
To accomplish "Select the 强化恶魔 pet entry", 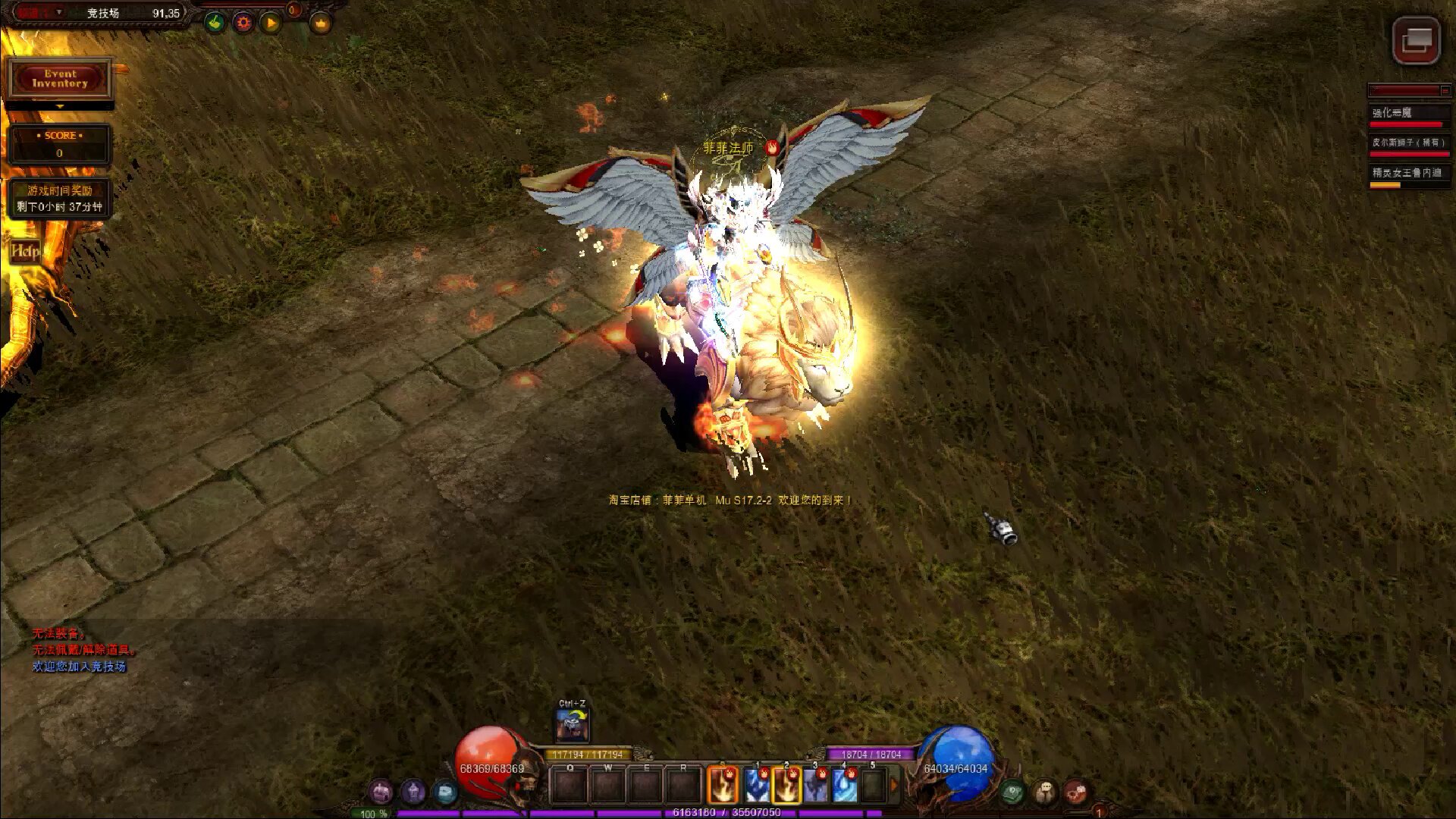I will click(1407, 114).
